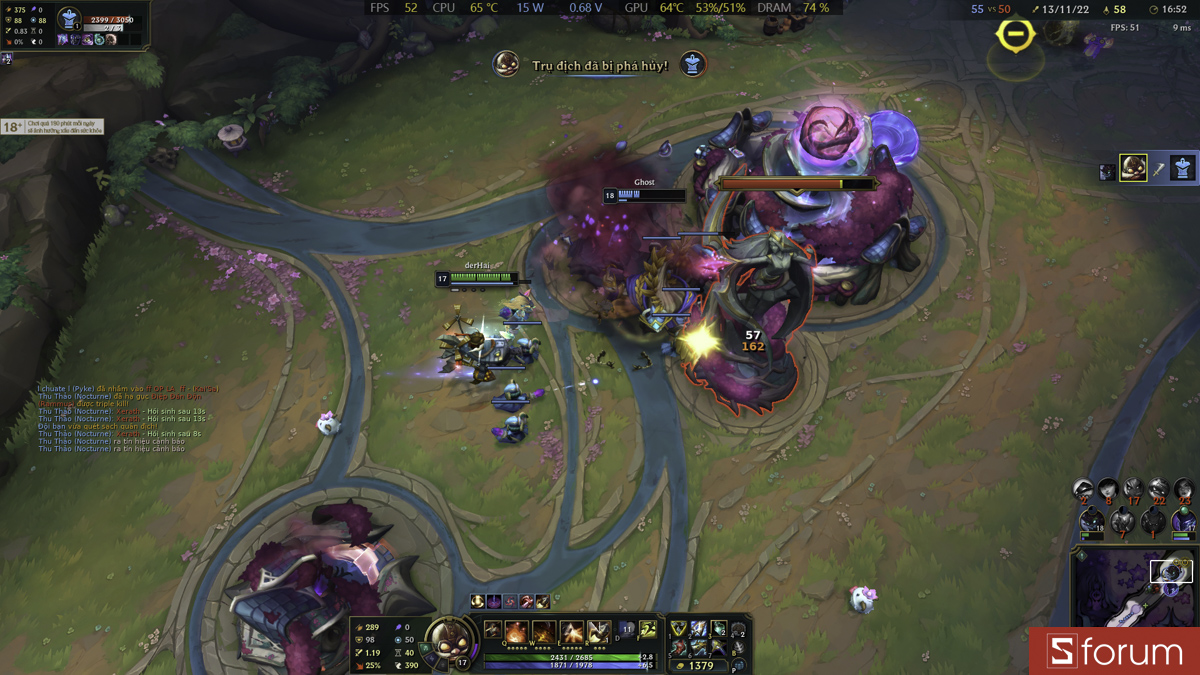
Task: Cast the W ability
Action: pos(544,632)
